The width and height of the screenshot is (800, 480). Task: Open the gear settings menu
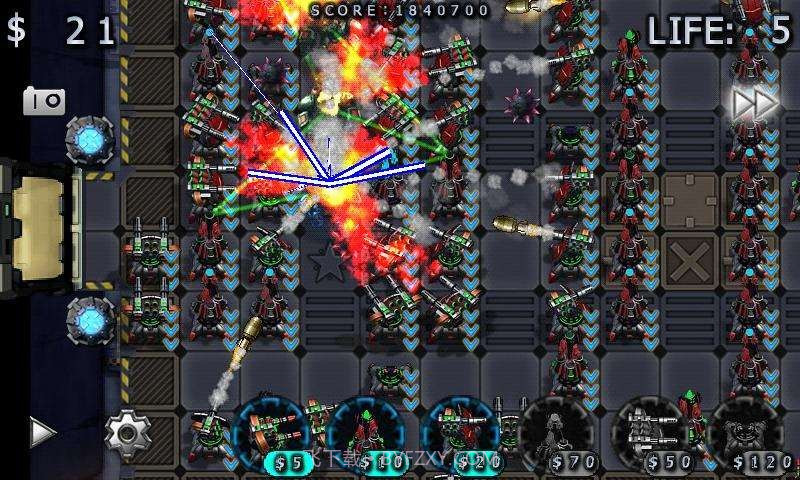pyautogui.click(x=128, y=432)
